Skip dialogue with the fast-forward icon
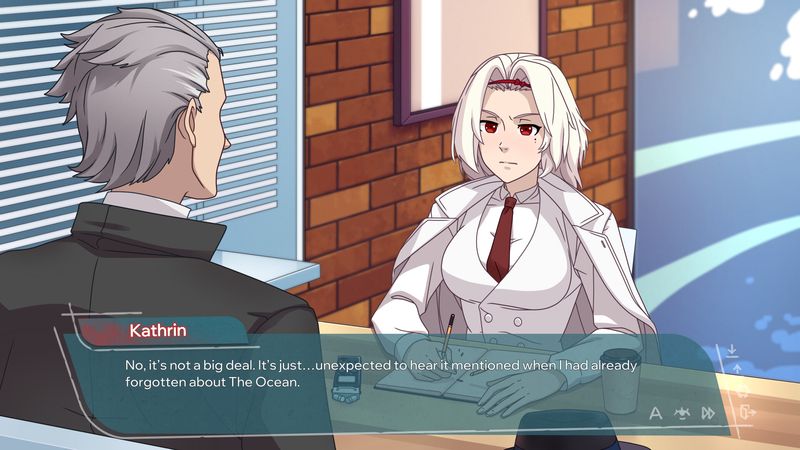 point(708,412)
